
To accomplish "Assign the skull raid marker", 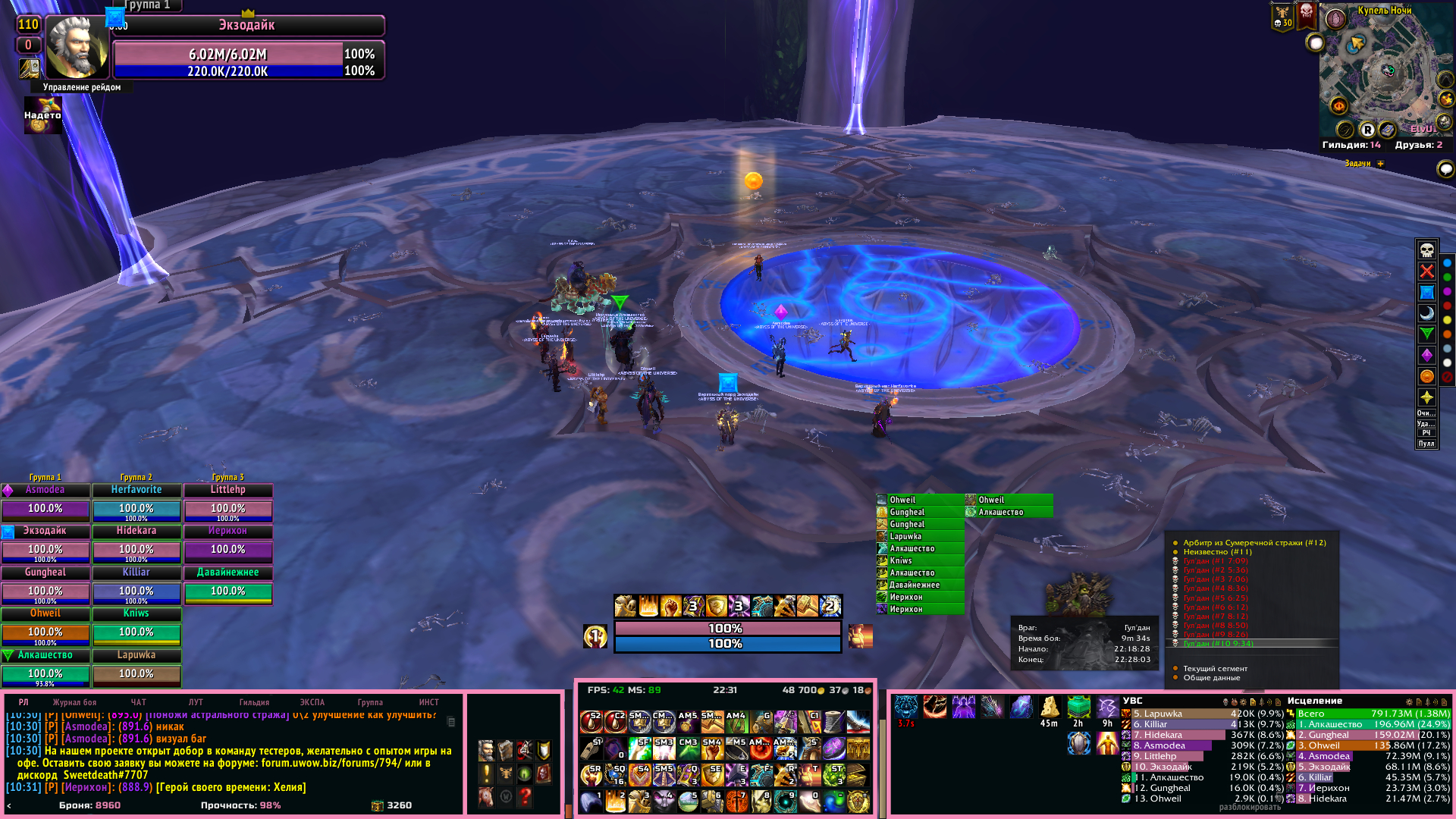I will point(1426,250).
